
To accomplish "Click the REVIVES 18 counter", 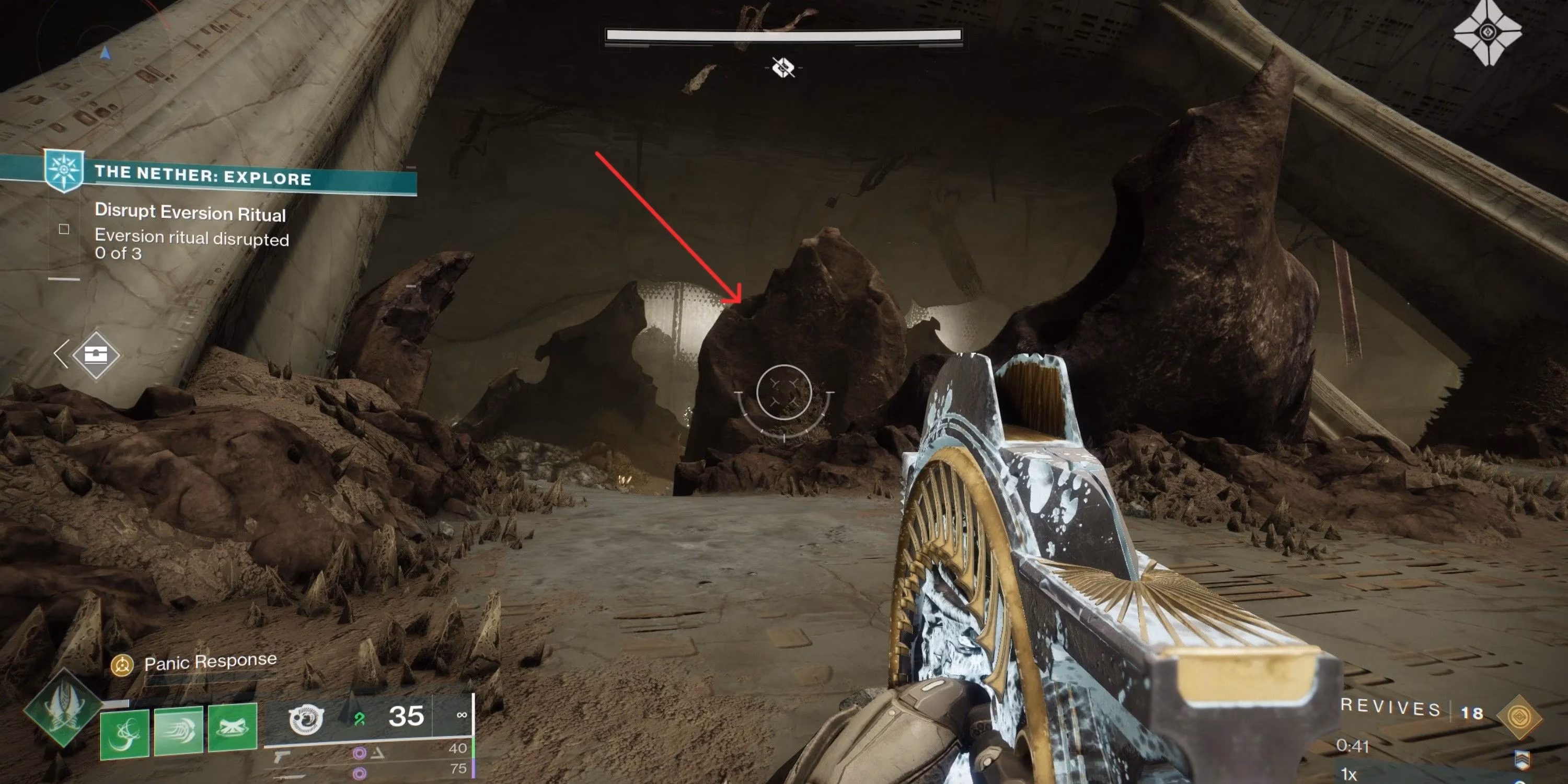I will coord(1419,710).
